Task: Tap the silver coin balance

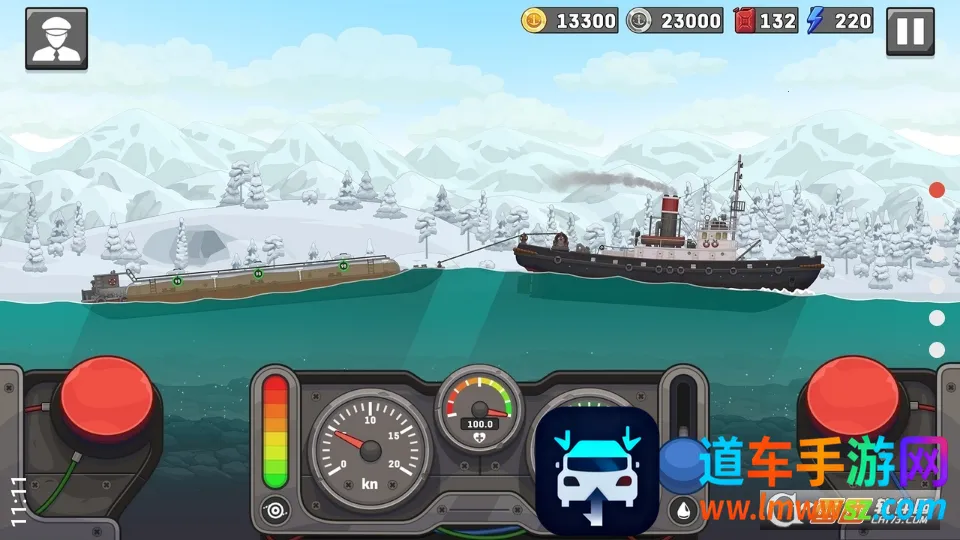Action: tap(674, 20)
